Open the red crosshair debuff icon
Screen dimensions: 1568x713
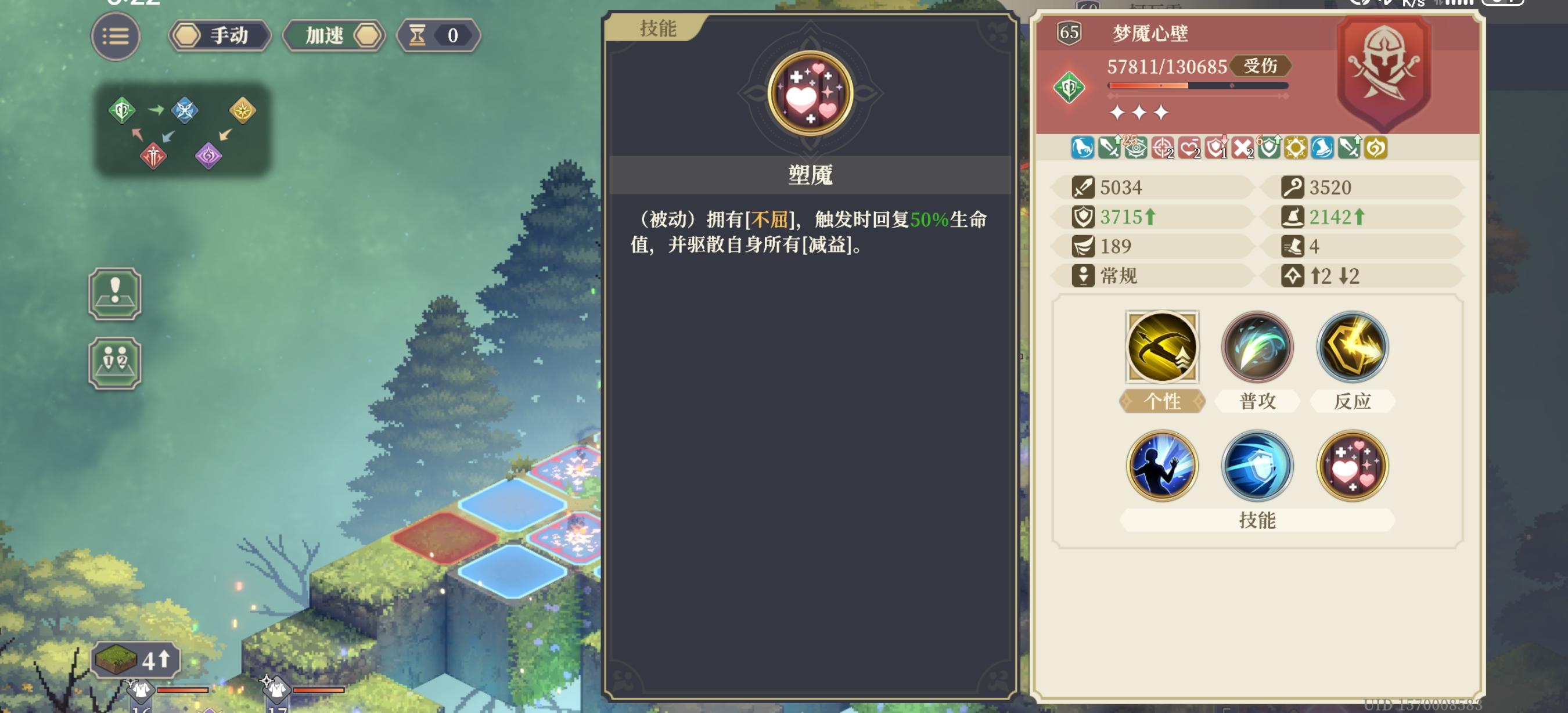pyautogui.click(x=1163, y=149)
